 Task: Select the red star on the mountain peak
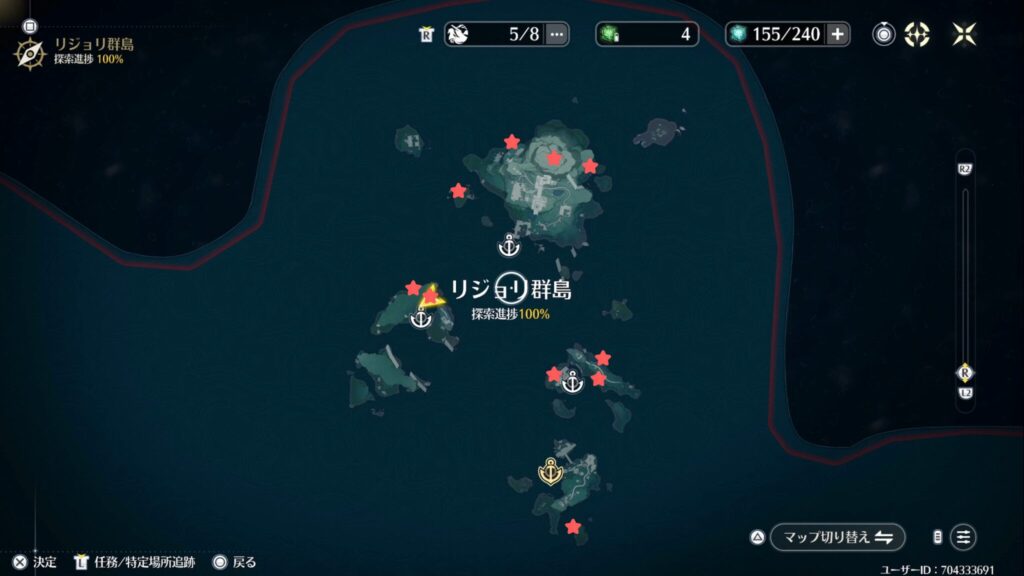click(554, 158)
